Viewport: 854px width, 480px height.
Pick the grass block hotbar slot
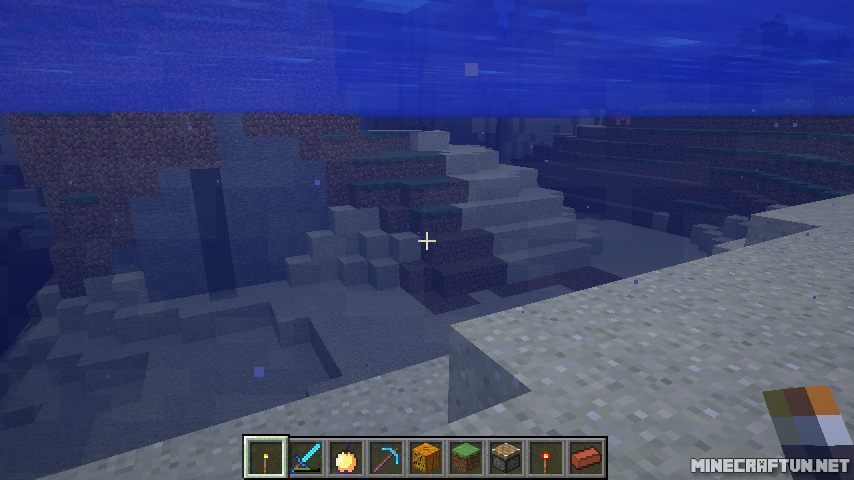466,457
